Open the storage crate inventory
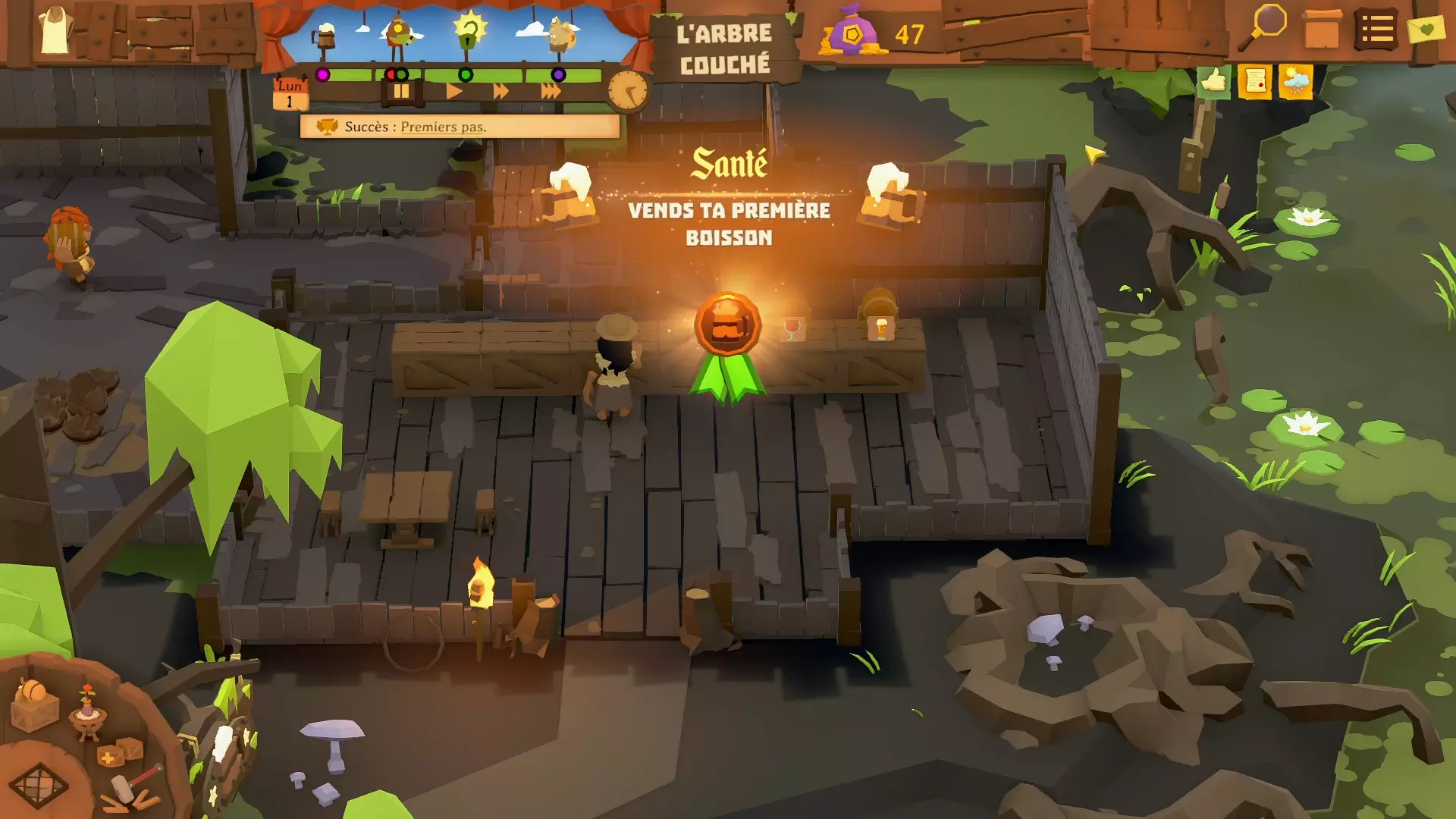1456x819 pixels. pyautogui.click(x=1322, y=30)
